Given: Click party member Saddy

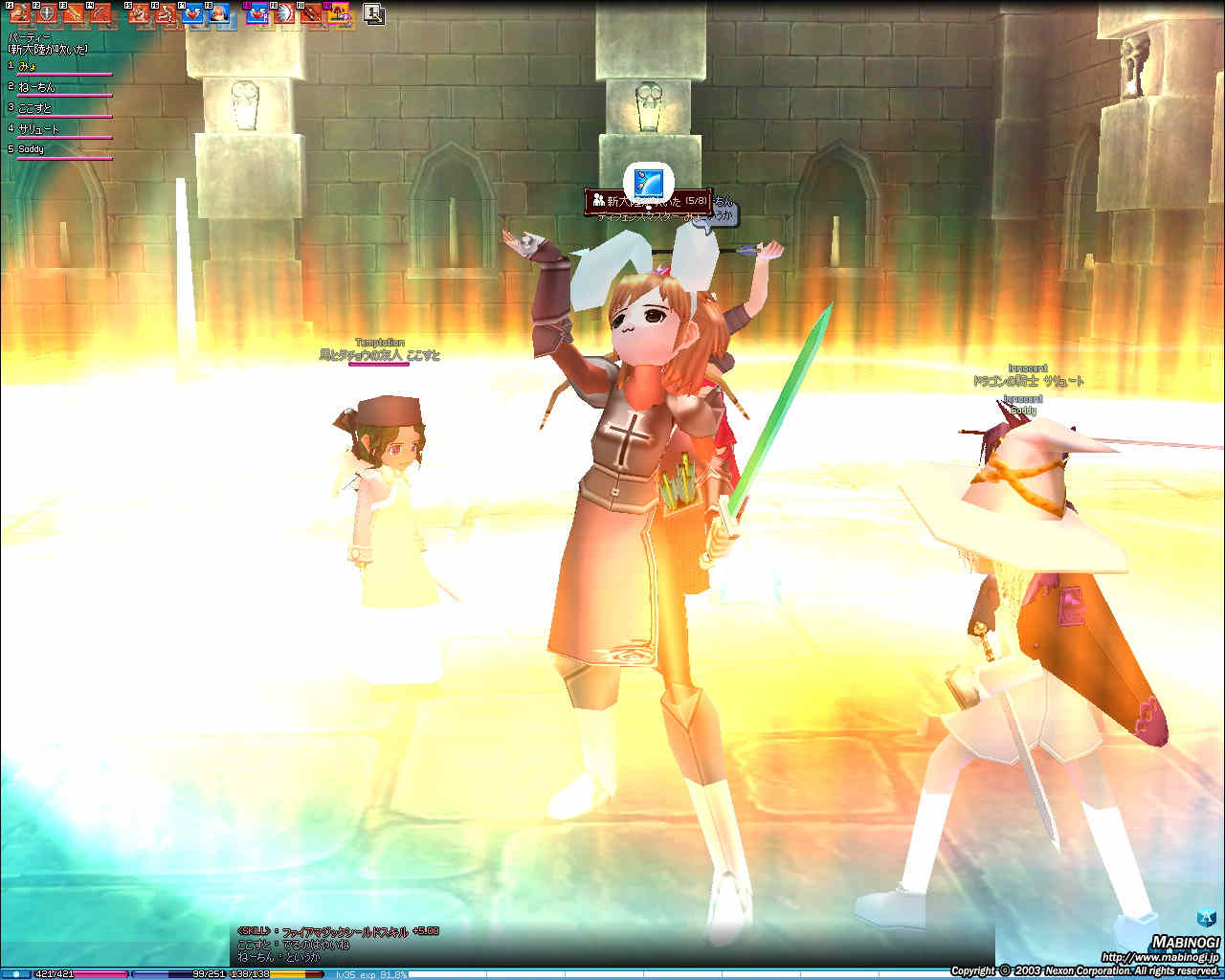Looking at the screenshot, I should (31, 149).
